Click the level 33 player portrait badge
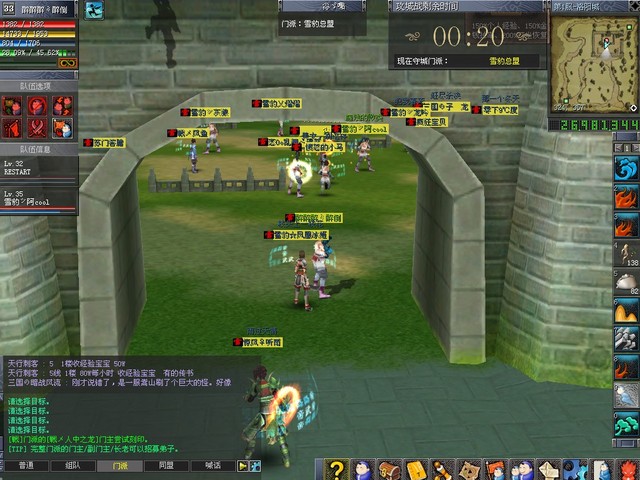Screen dimensions: 640x480 (9, 9)
